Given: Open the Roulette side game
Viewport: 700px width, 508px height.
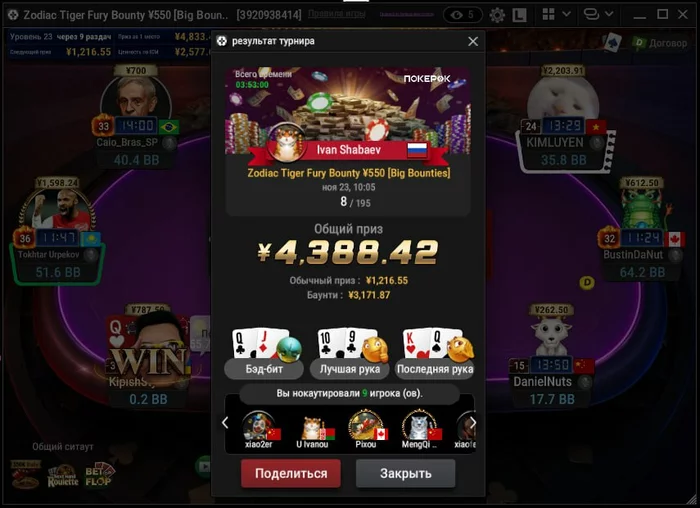Looking at the screenshot, I should (62, 476).
